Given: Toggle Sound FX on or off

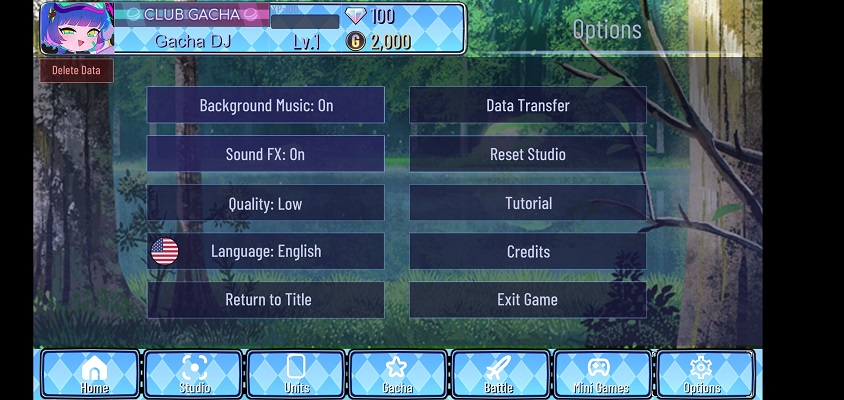Looking at the screenshot, I should click(266, 154).
